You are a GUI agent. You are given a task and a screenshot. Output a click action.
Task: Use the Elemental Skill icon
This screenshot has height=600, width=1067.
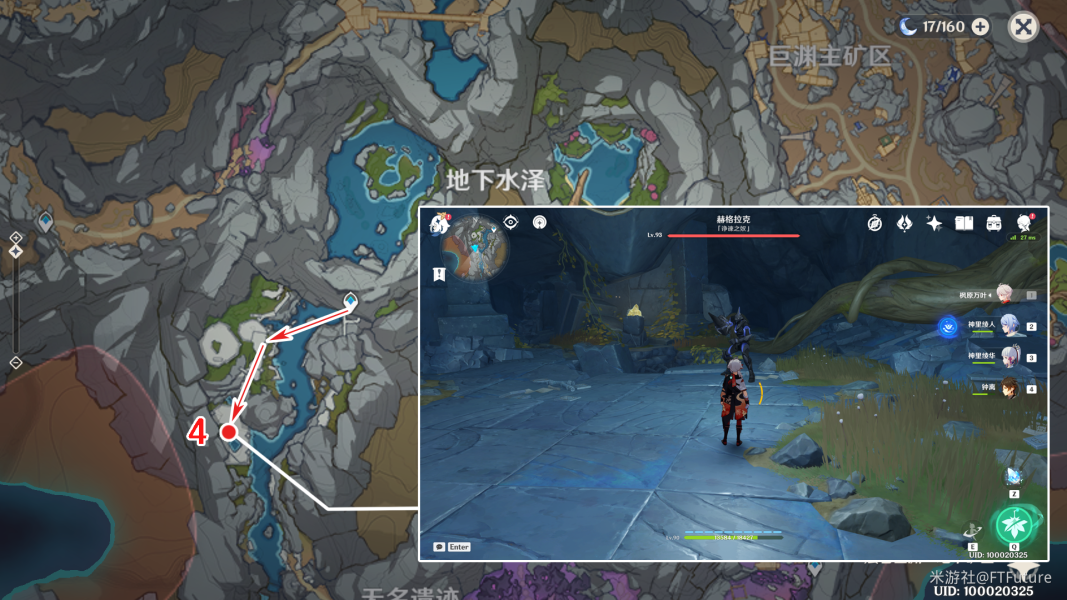coord(973,531)
